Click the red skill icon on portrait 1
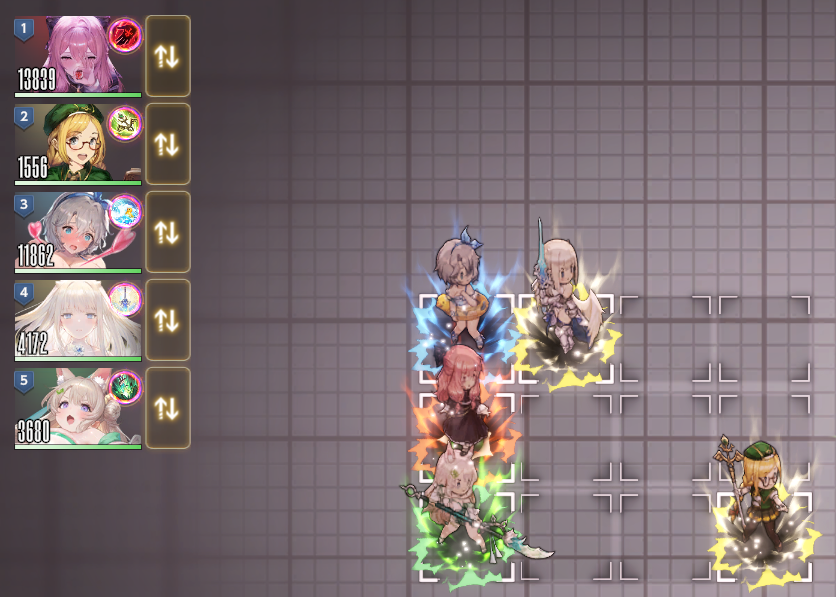Image resolution: width=836 pixels, height=597 pixels. click(125, 35)
